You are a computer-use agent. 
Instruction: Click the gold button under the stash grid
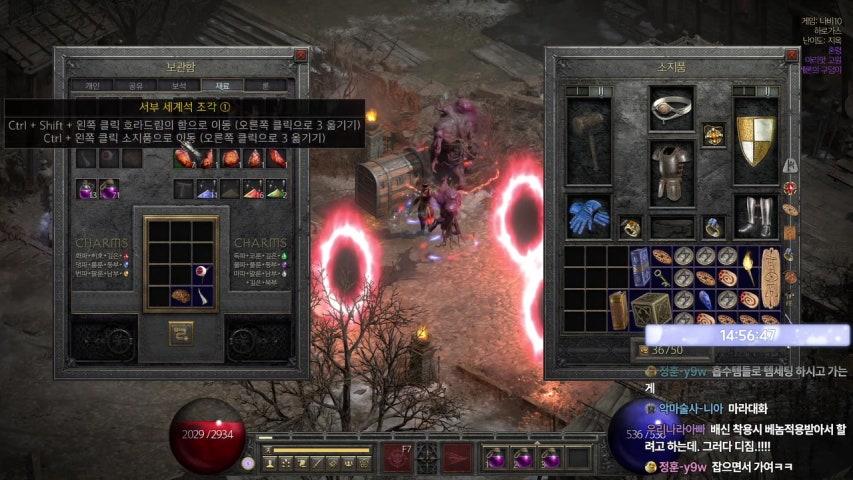(181, 330)
